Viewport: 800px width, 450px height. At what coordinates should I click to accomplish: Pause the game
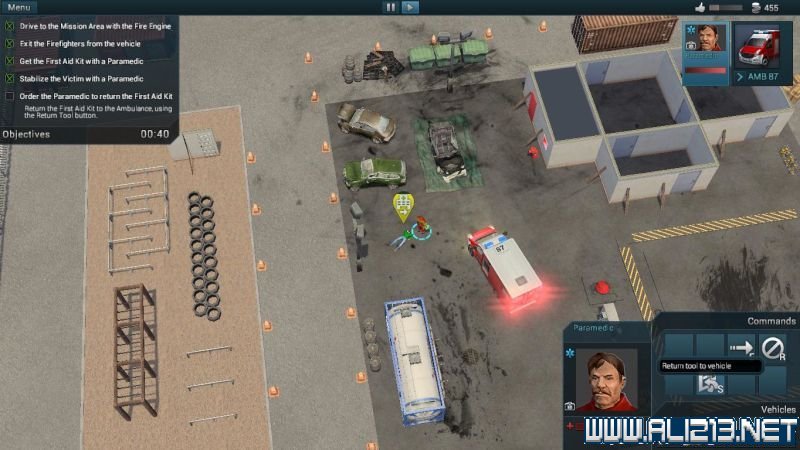pyautogui.click(x=390, y=7)
